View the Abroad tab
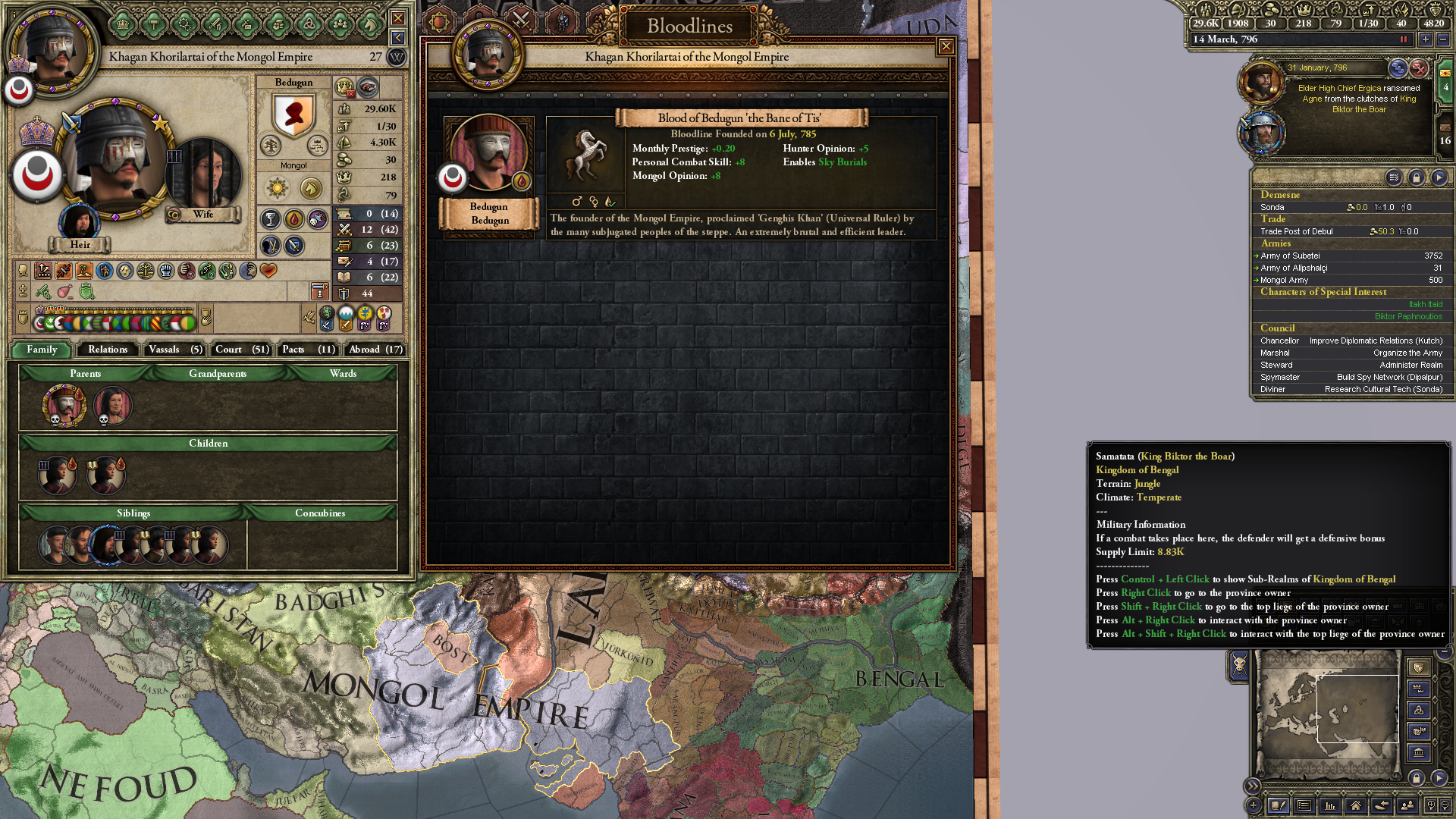Image resolution: width=1456 pixels, height=819 pixels. click(375, 350)
